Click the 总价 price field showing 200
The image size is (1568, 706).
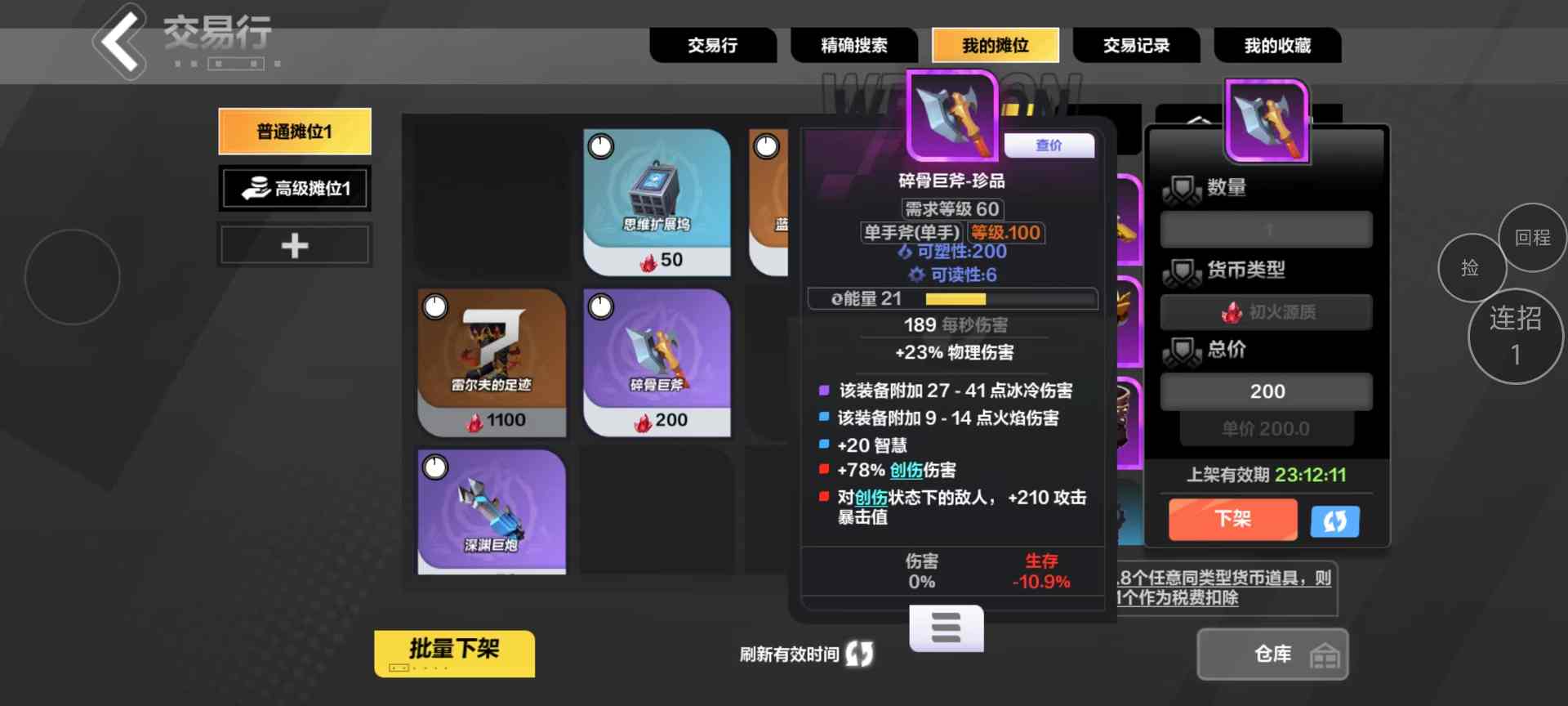click(1265, 391)
